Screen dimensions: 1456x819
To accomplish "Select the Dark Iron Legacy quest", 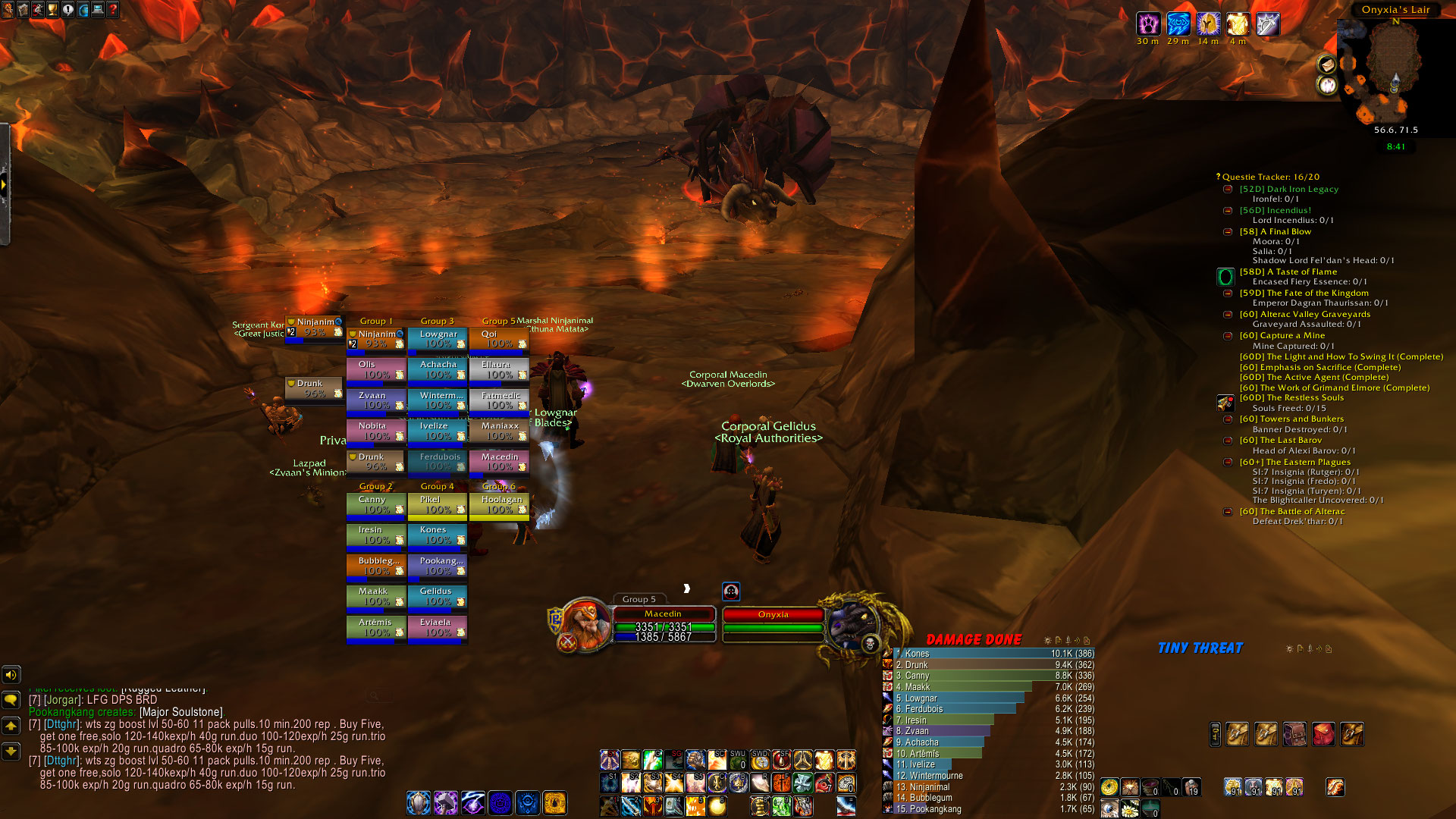I will pyautogui.click(x=1289, y=190).
